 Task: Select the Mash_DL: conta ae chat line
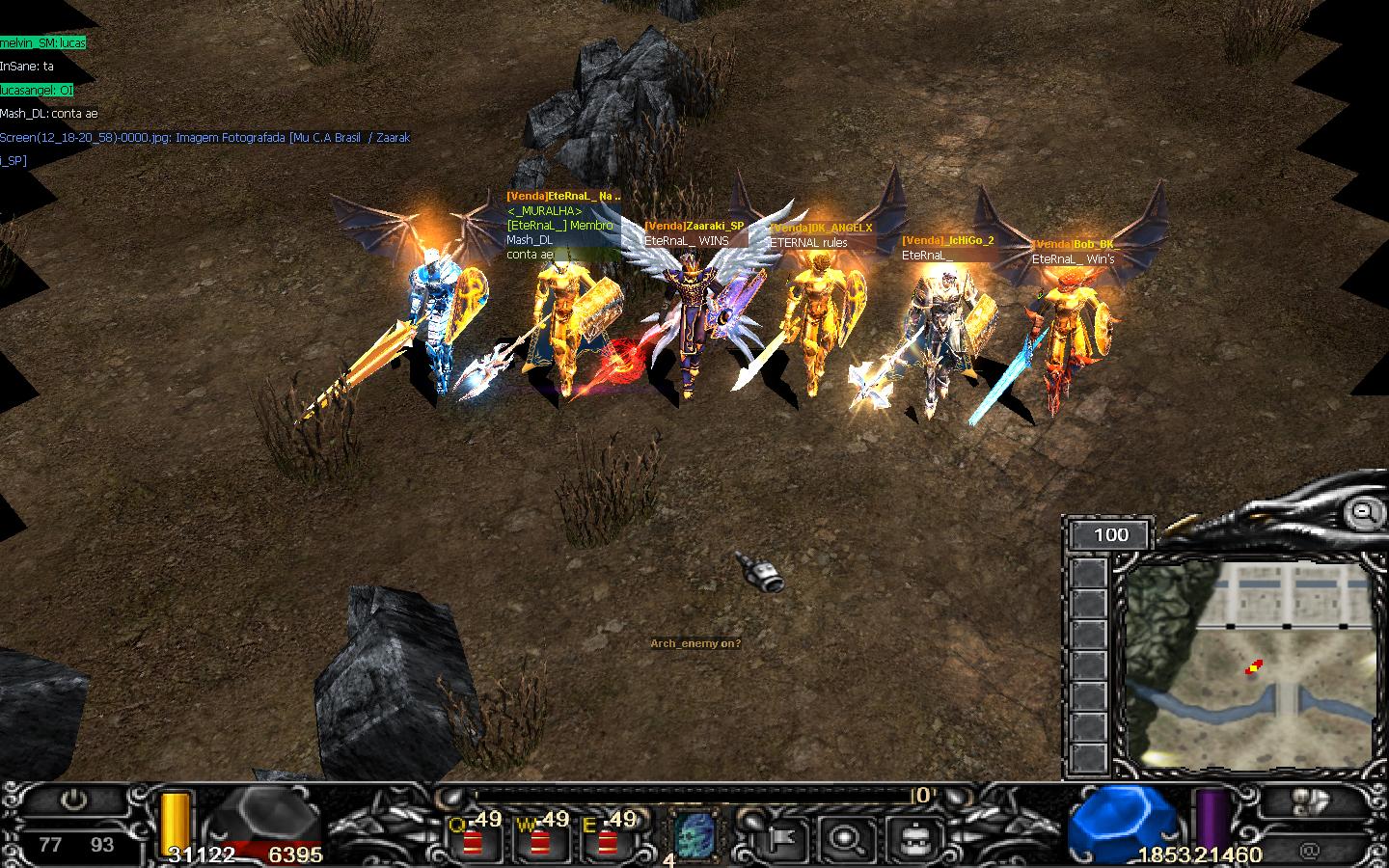click(x=49, y=114)
